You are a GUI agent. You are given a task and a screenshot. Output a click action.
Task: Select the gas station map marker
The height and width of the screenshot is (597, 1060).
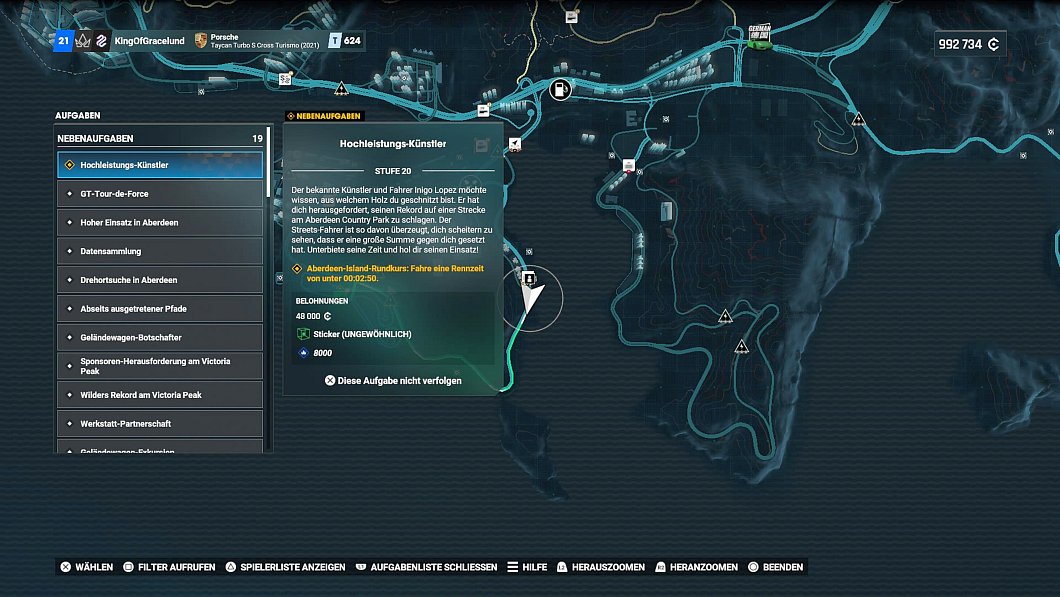pyautogui.click(x=560, y=90)
